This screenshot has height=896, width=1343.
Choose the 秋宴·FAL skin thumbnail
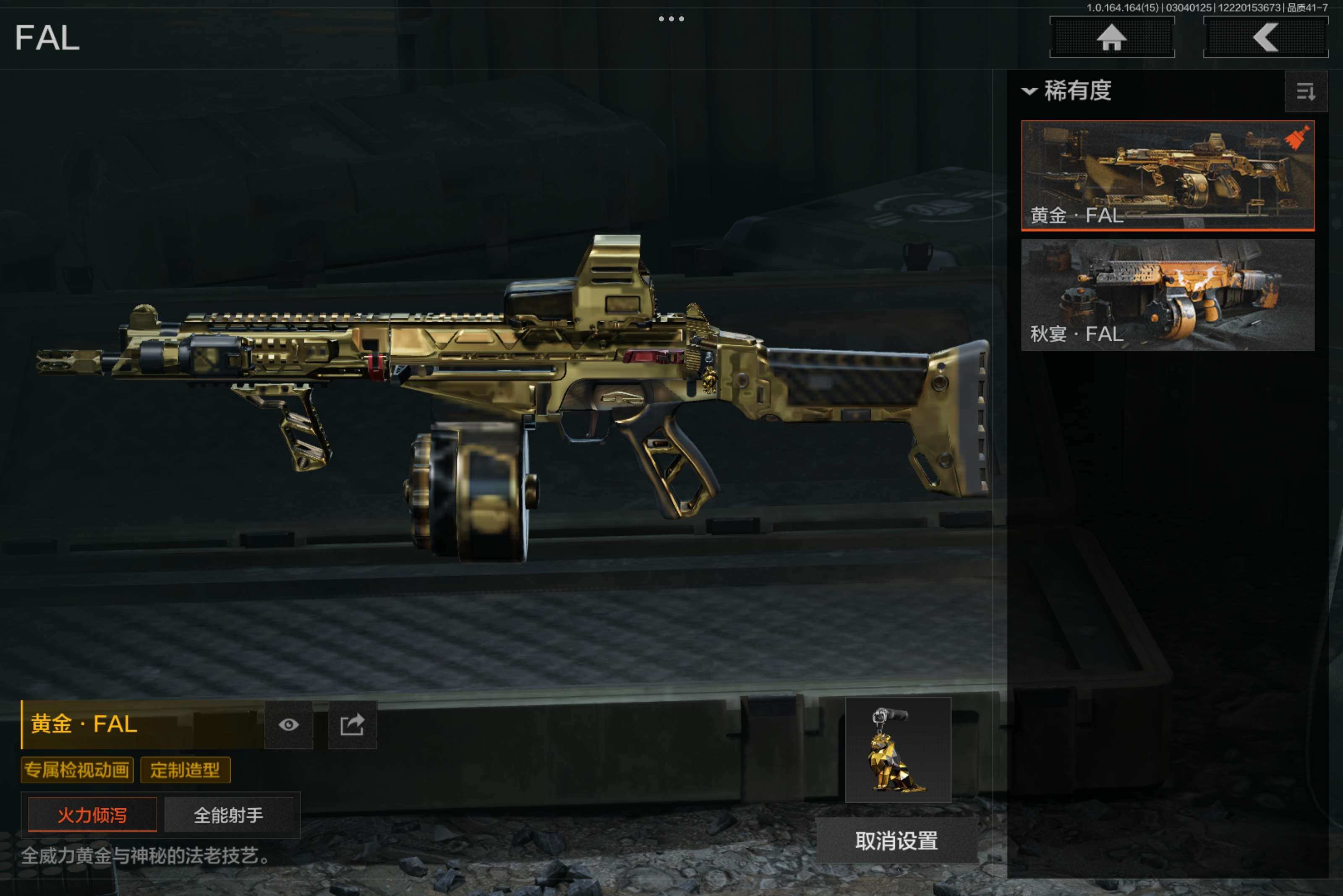[1167, 294]
